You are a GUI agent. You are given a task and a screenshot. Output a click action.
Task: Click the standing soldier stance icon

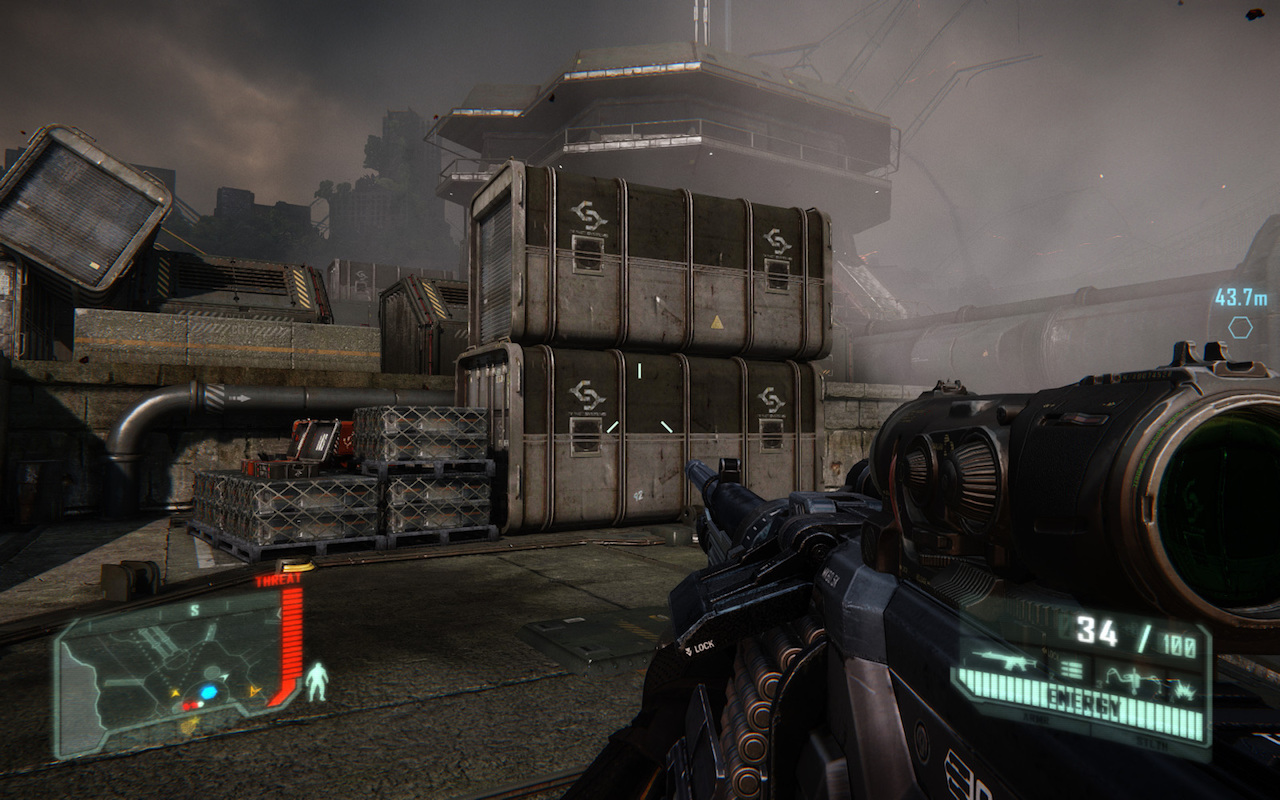[317, 681]
